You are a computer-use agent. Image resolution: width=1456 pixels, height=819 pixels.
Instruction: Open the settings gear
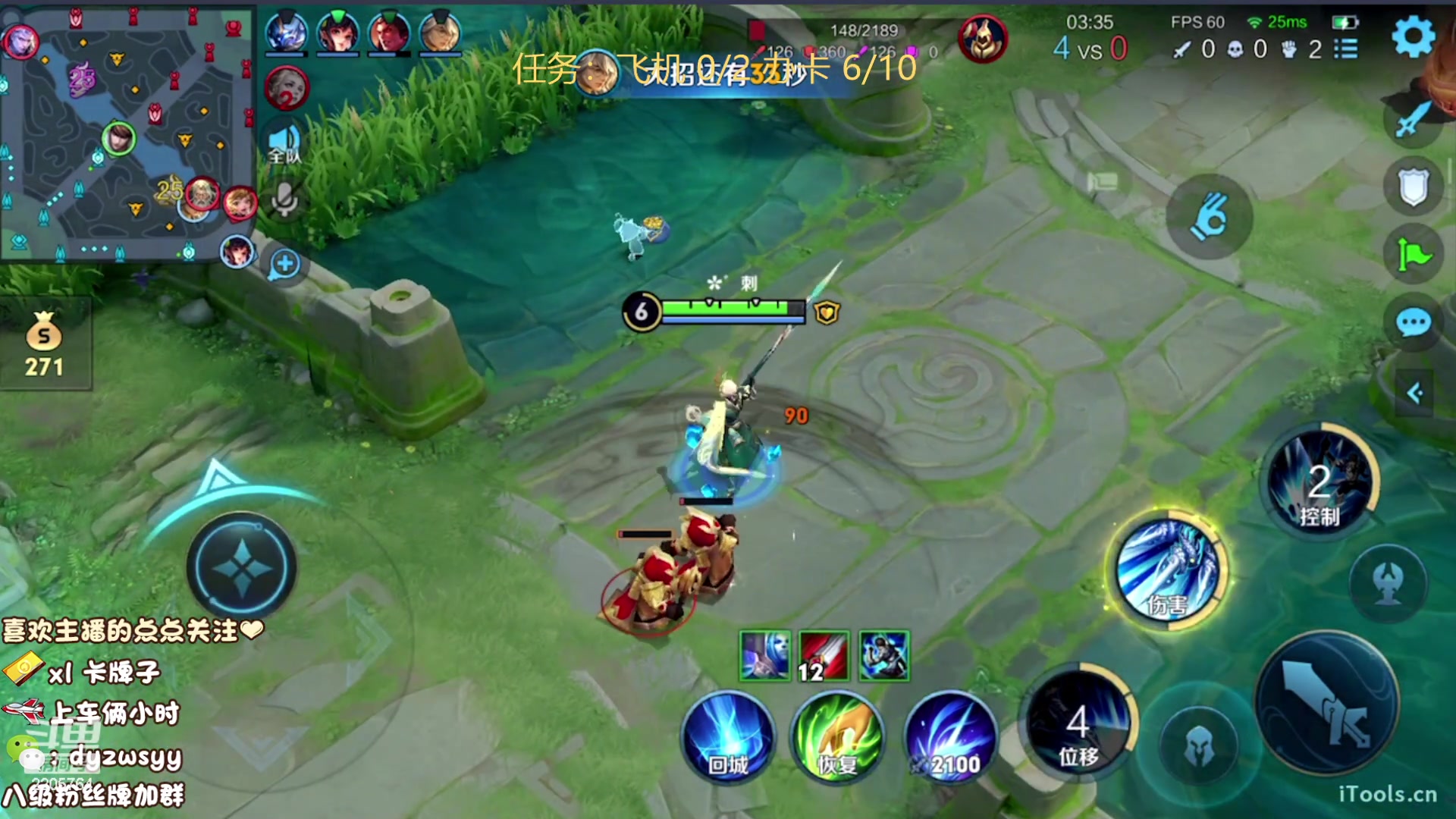pyautogui.click(x=1414, y=36)
